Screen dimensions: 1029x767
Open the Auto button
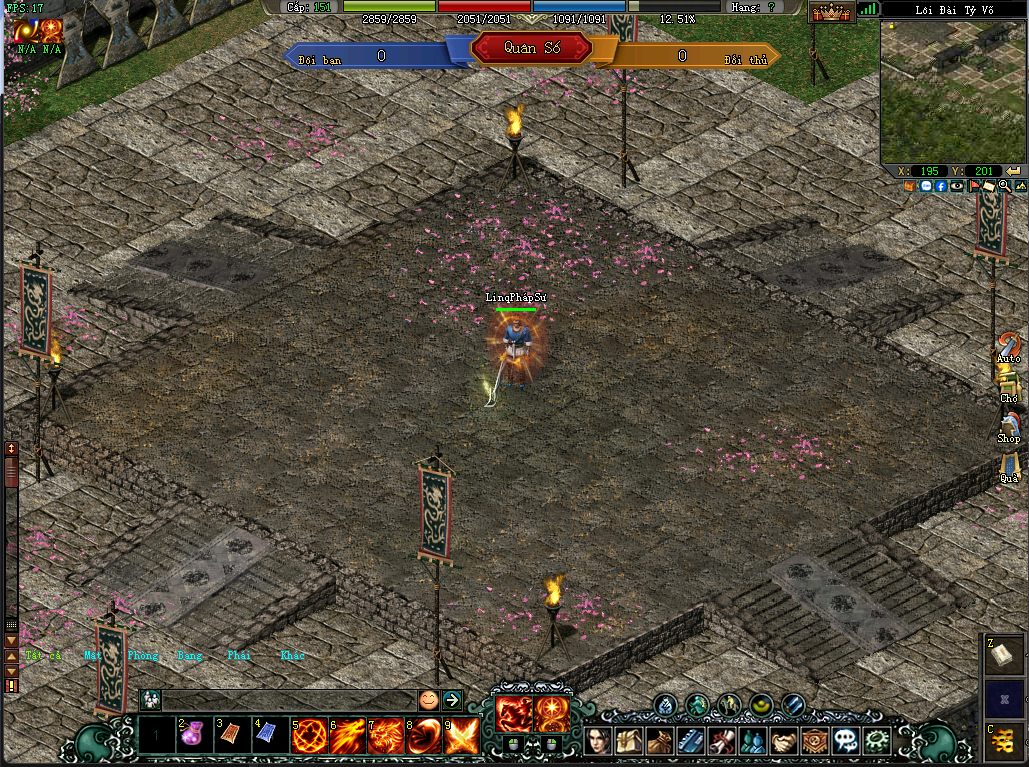(1009, 347)
